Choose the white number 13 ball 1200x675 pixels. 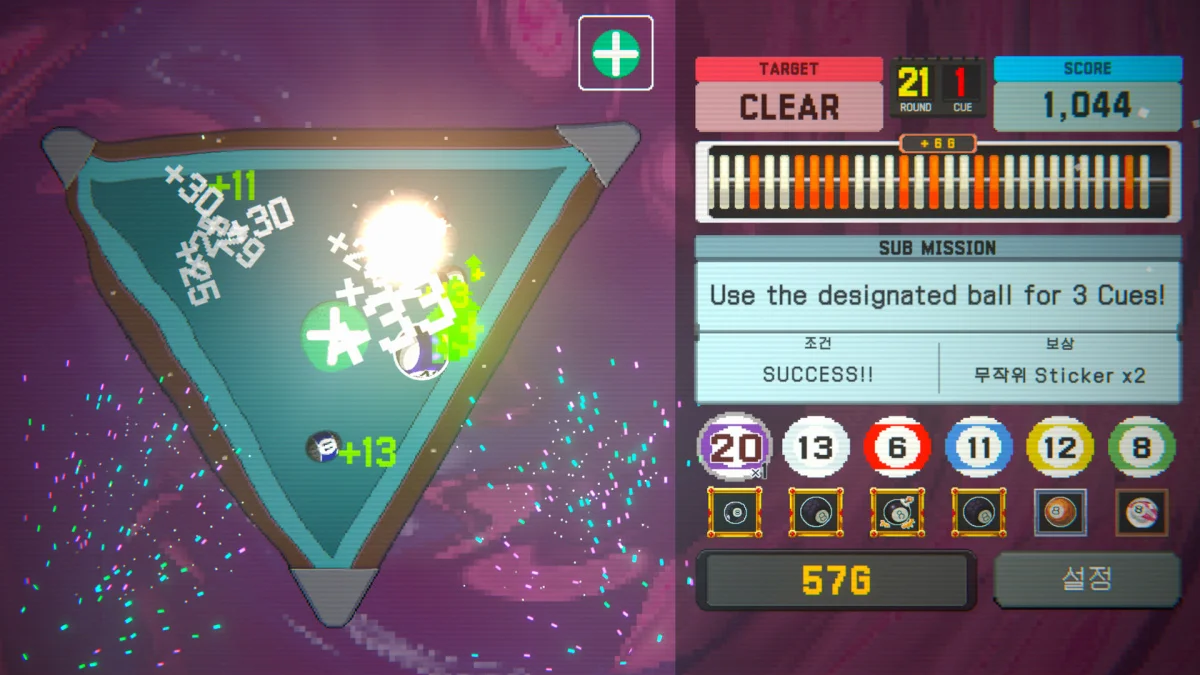tap(816, 448)
